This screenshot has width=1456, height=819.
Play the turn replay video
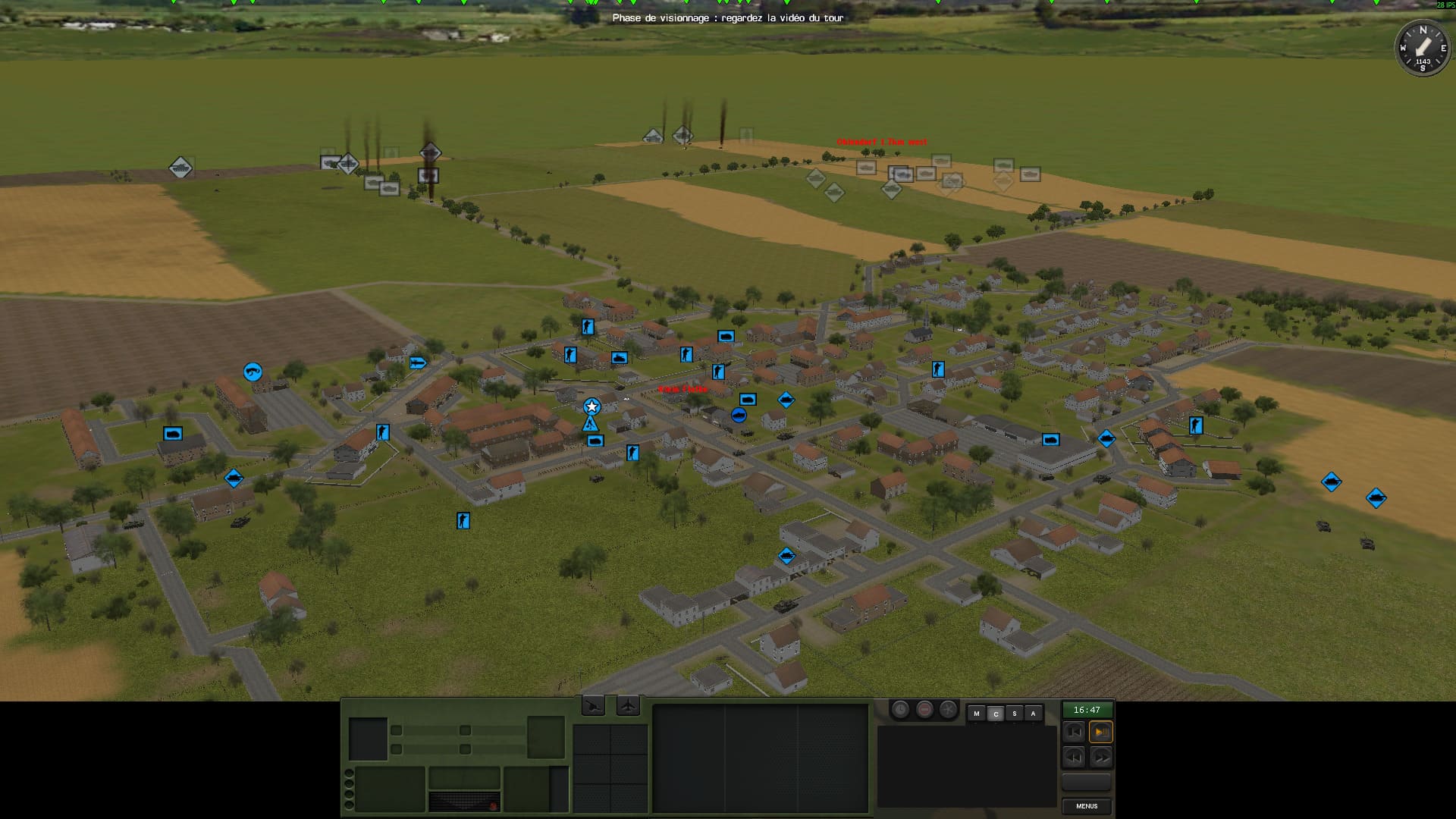coord(1100,732)
